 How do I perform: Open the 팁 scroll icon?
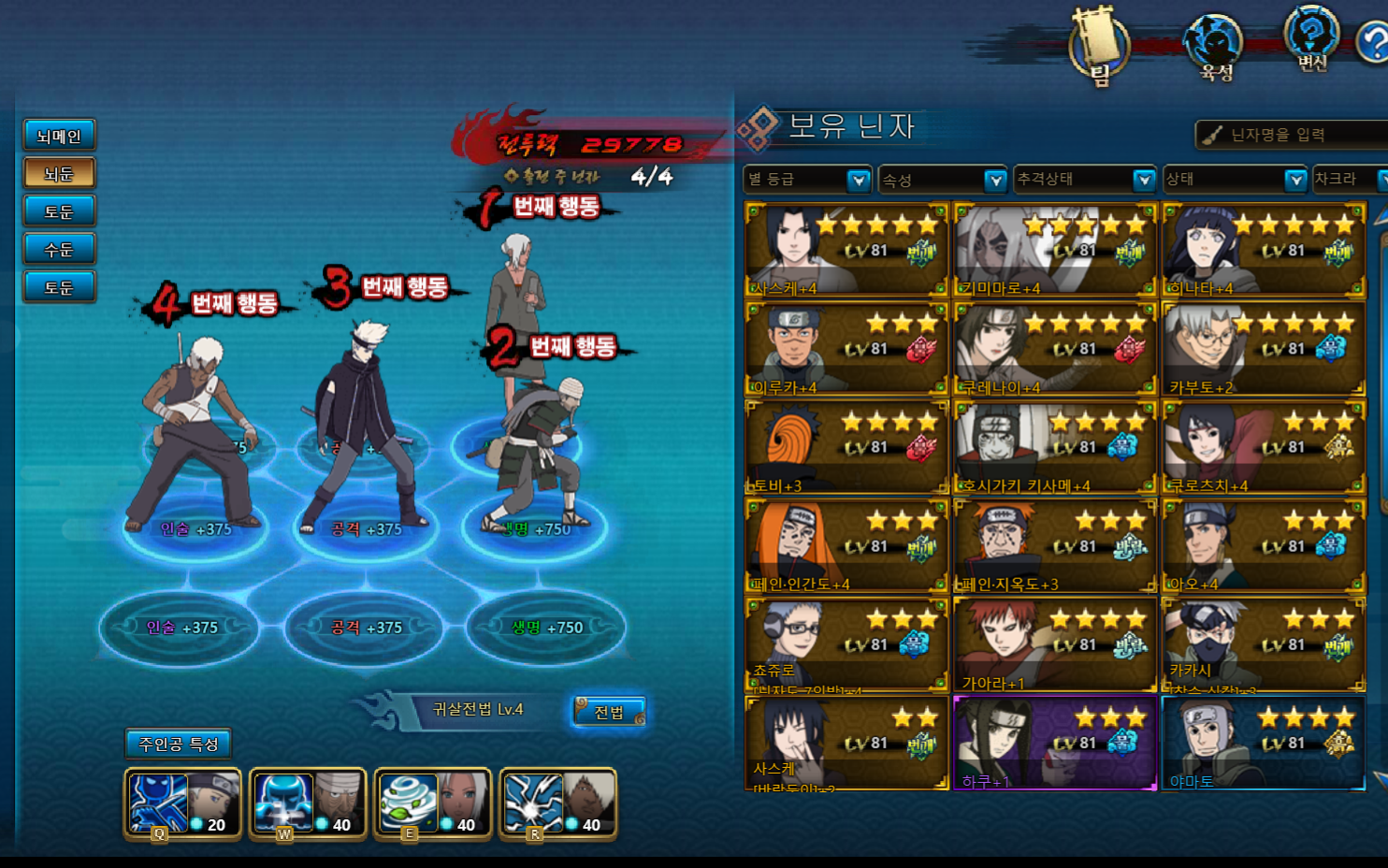pos(1100,47)
